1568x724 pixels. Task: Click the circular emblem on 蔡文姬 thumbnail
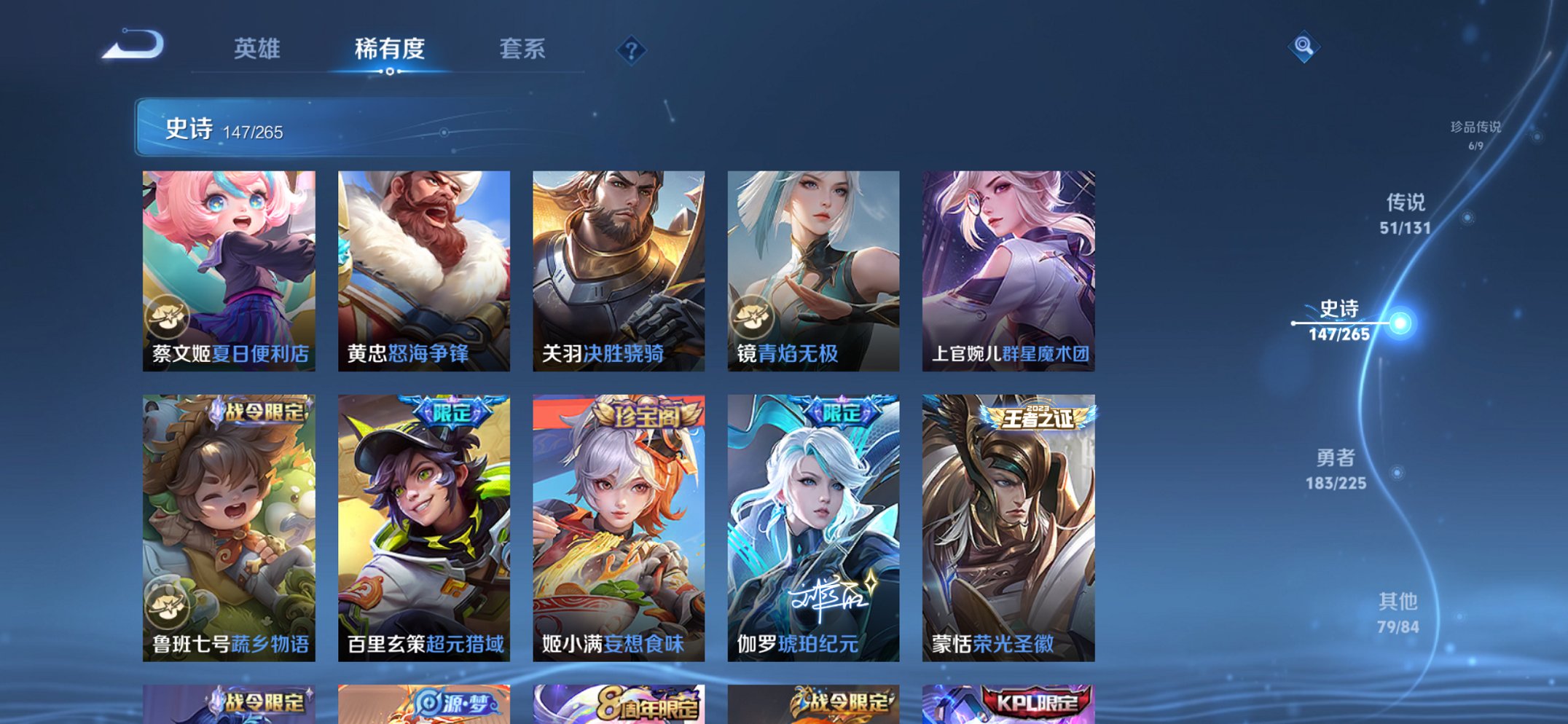coord(168,316)
